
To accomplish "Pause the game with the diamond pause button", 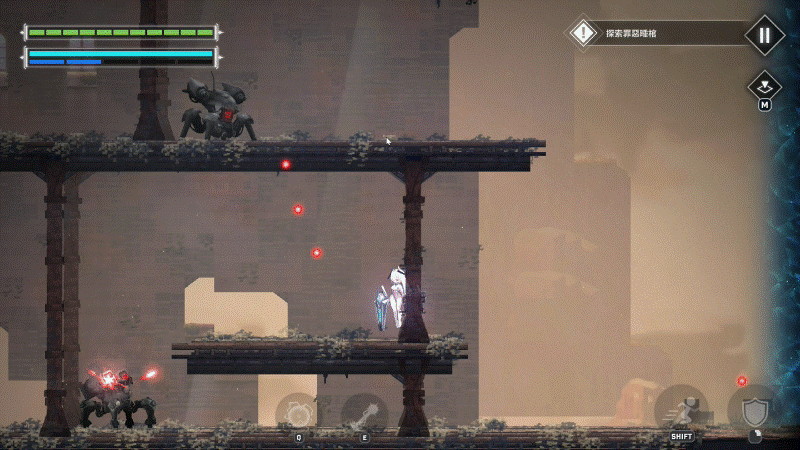I will pyautogui.click(x=764, y=34).
